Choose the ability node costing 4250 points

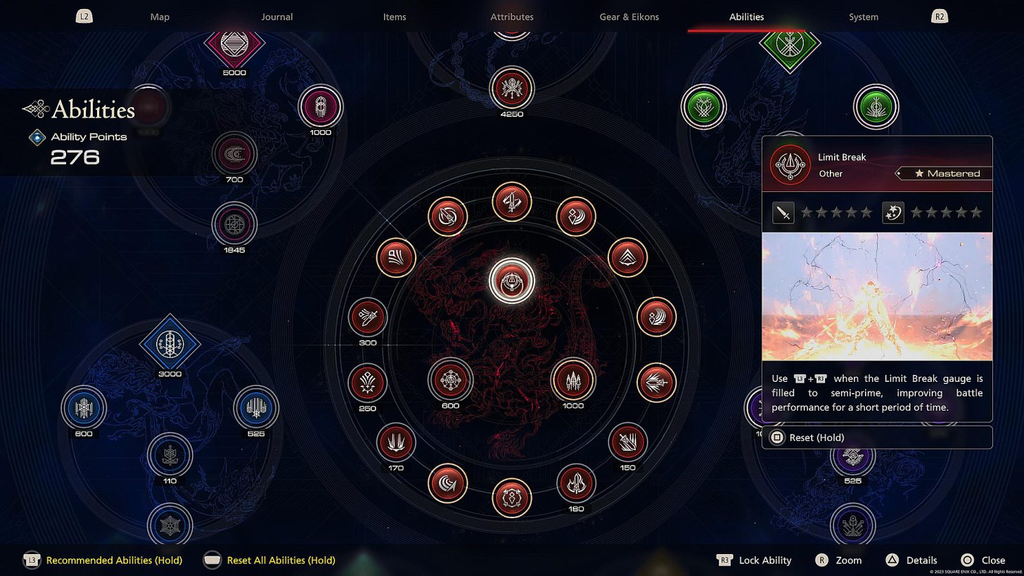tap(512, 88)
